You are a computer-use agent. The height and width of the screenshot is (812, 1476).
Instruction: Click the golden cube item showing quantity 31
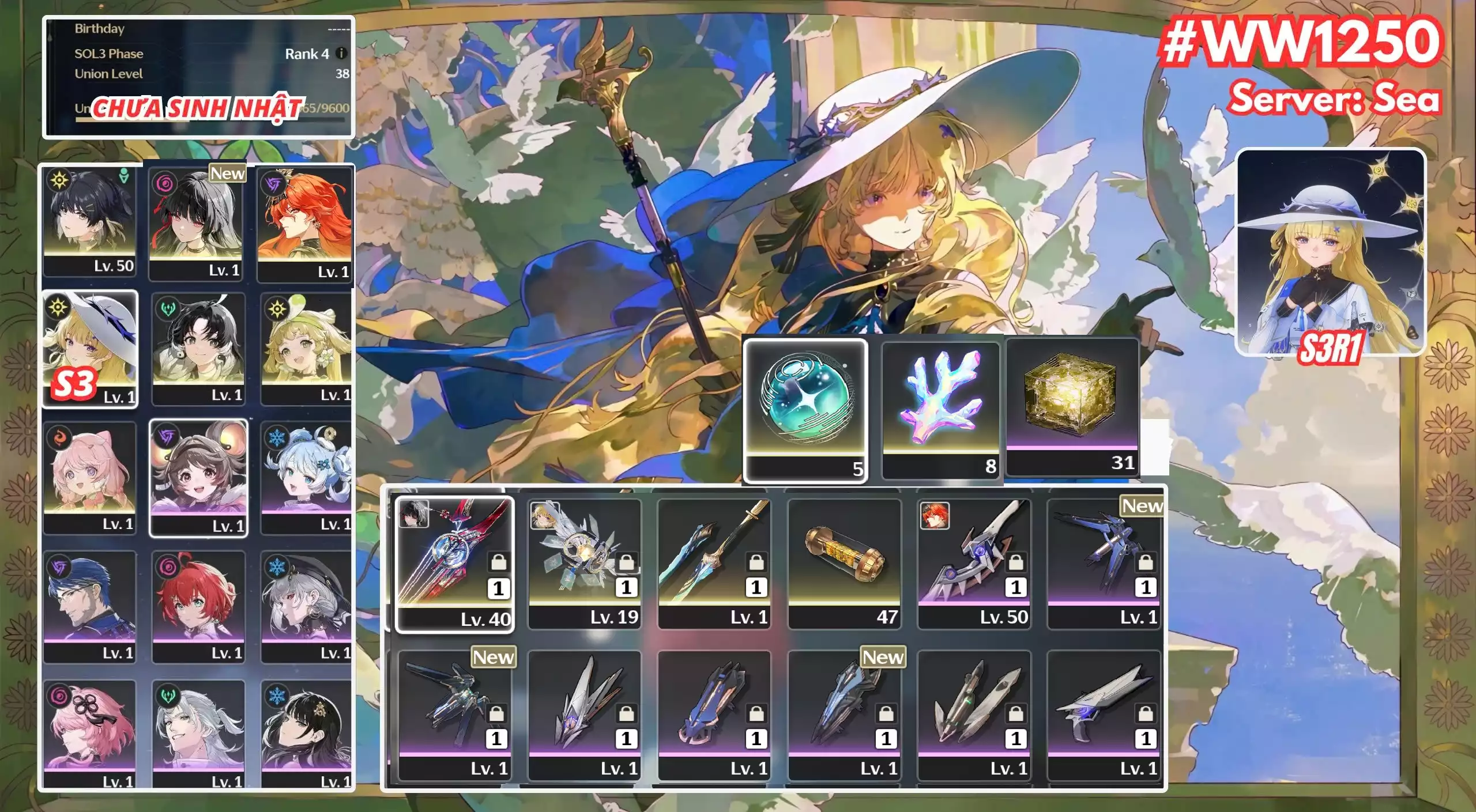click(1072, 403)
